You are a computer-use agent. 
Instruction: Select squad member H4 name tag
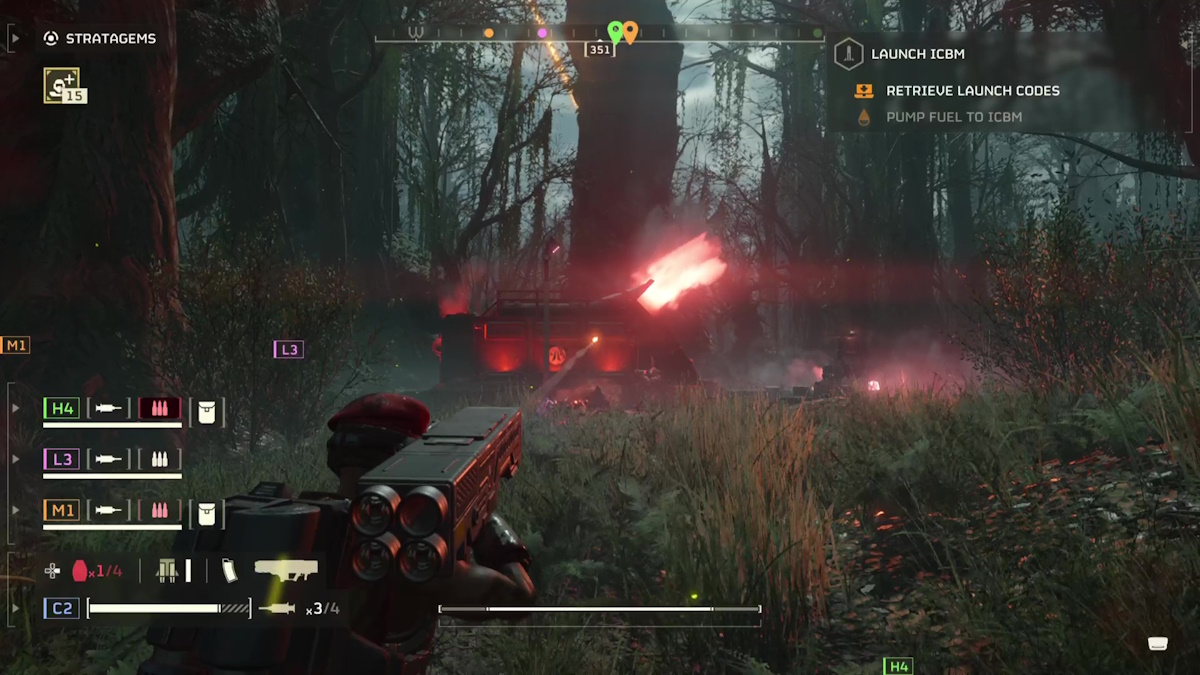pyautogui.click(x=62, y=408)
